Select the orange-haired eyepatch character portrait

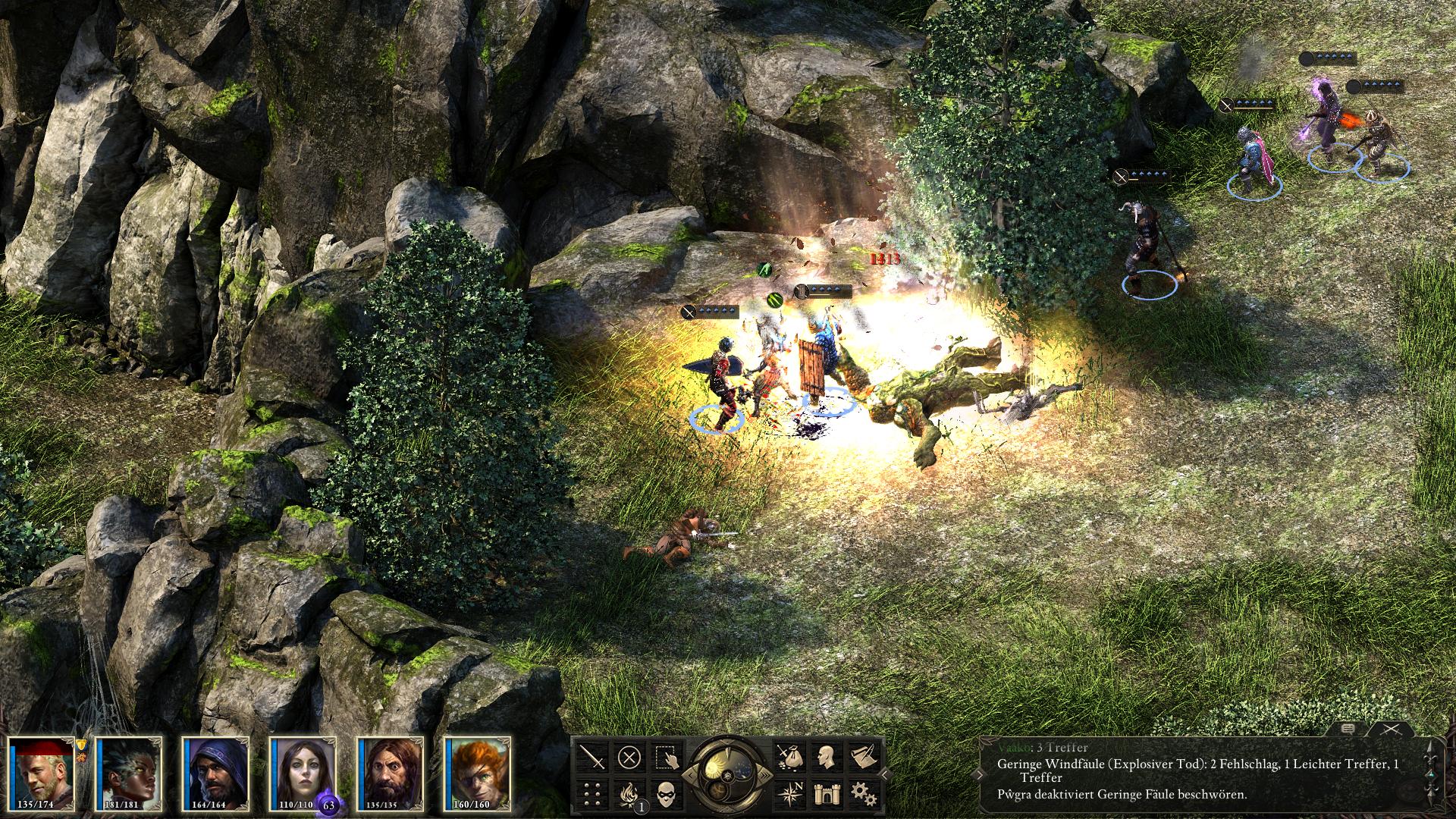478,773
